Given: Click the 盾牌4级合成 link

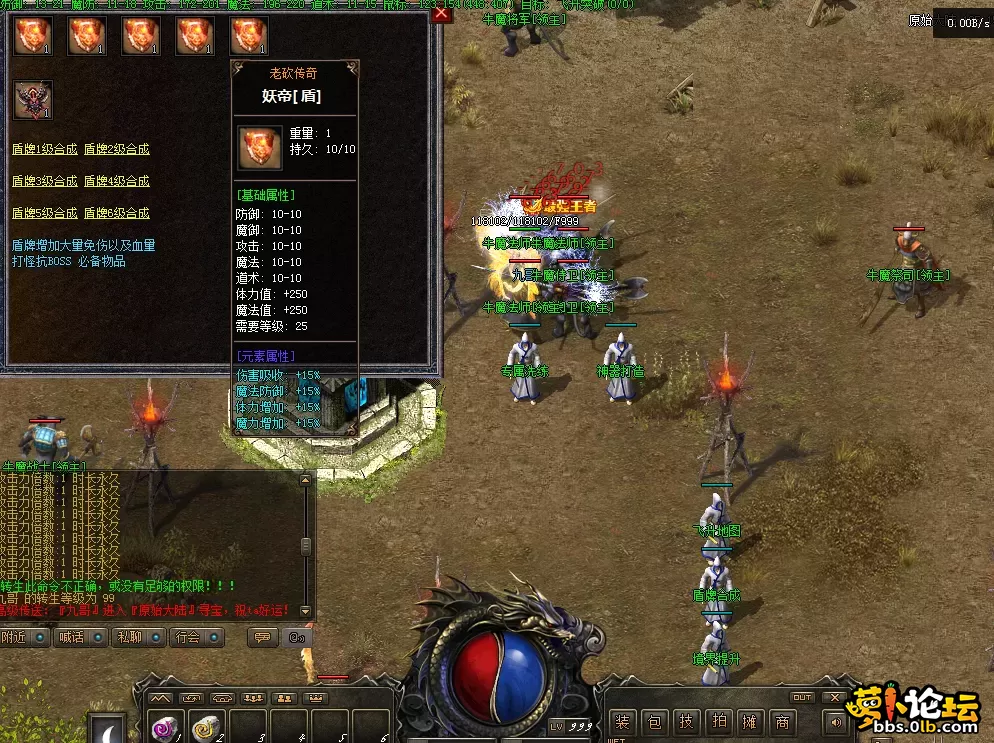Looking at the screenshot, I should click(x=116, y=181).
